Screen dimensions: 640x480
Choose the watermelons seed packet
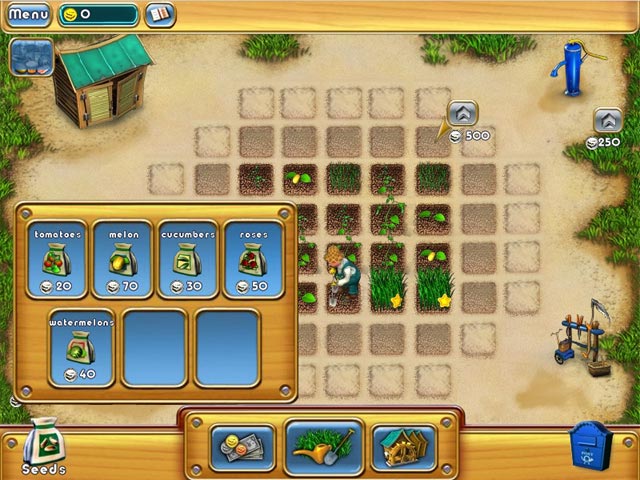point(80,346)
